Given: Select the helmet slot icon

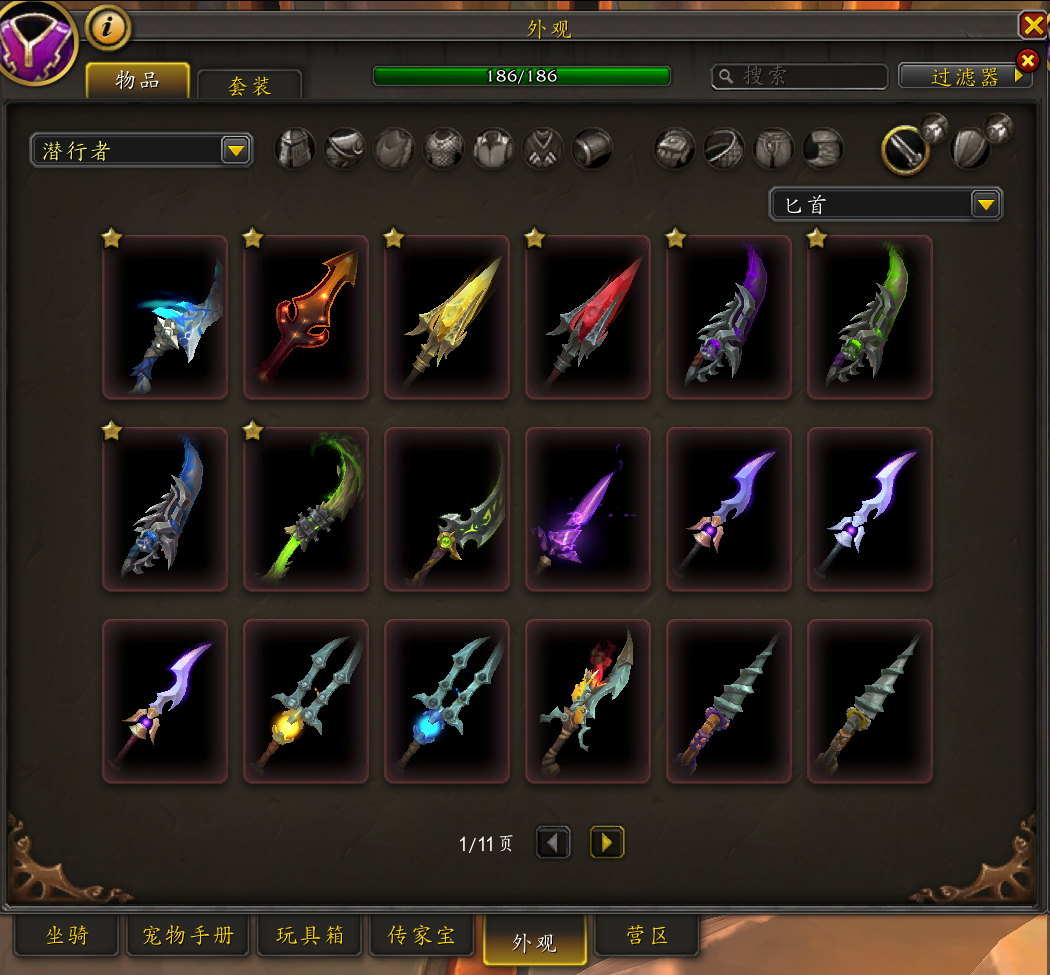Looking at the screenshot, I should pos(295,149).
